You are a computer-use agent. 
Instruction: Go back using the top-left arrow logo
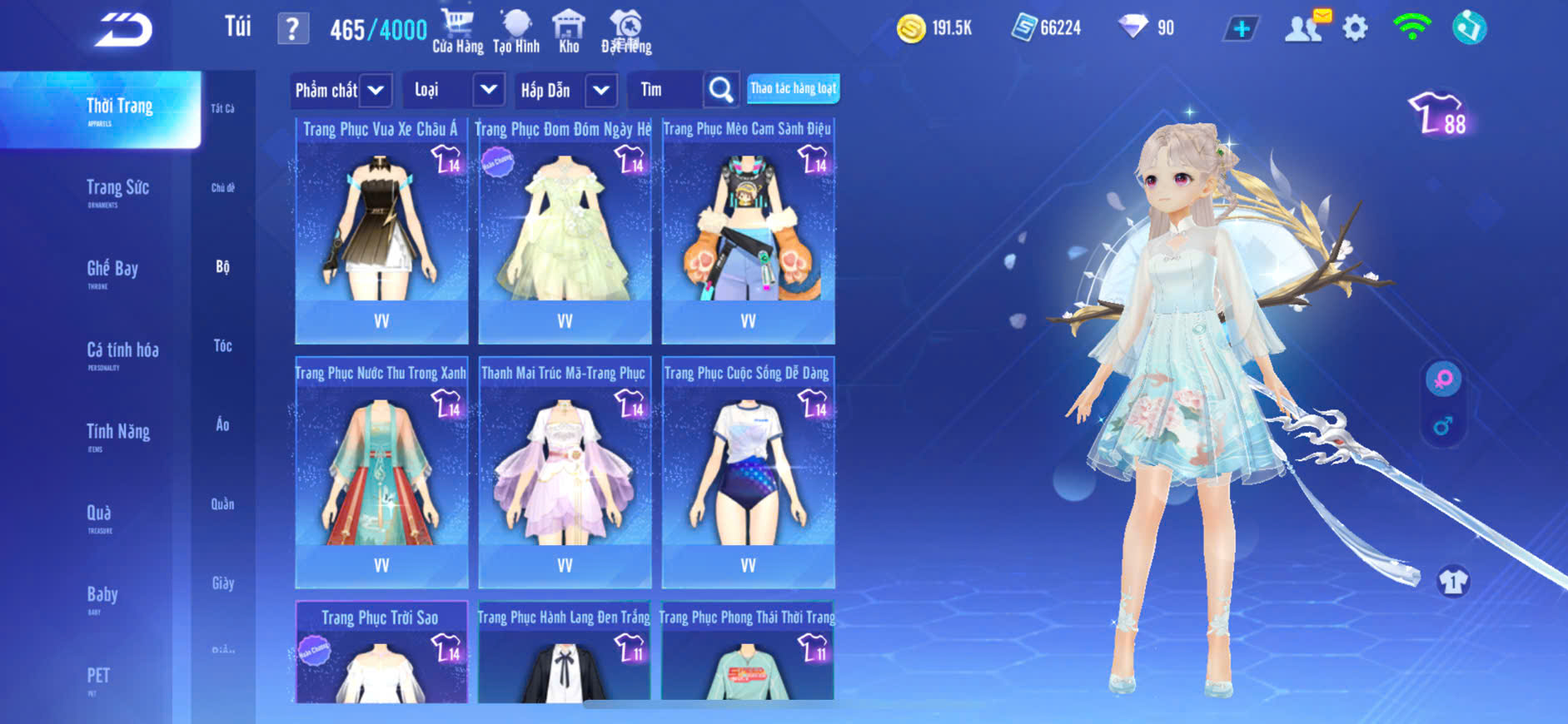coord(123,30)
